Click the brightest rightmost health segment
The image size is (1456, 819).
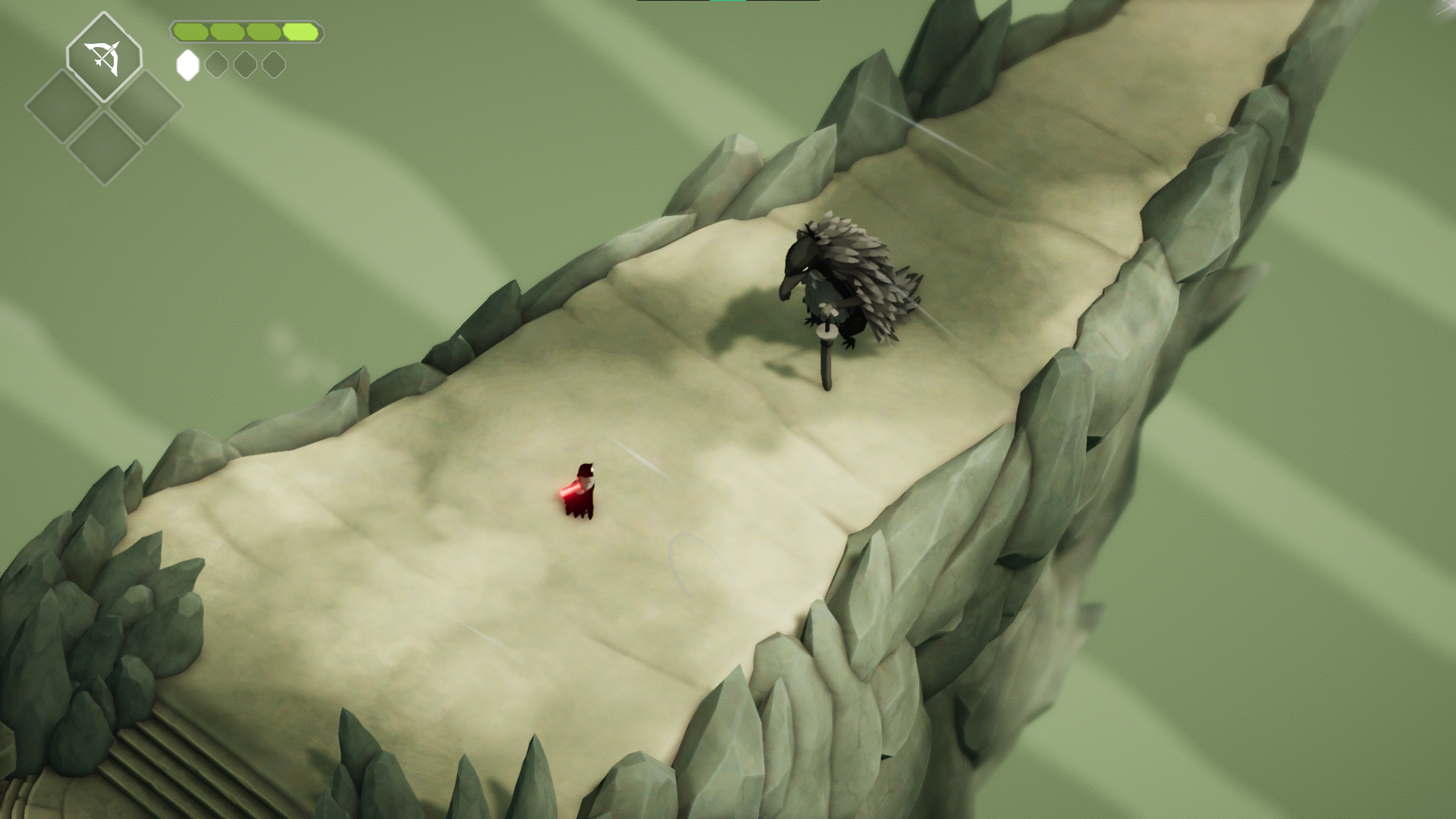click(300, 31)
